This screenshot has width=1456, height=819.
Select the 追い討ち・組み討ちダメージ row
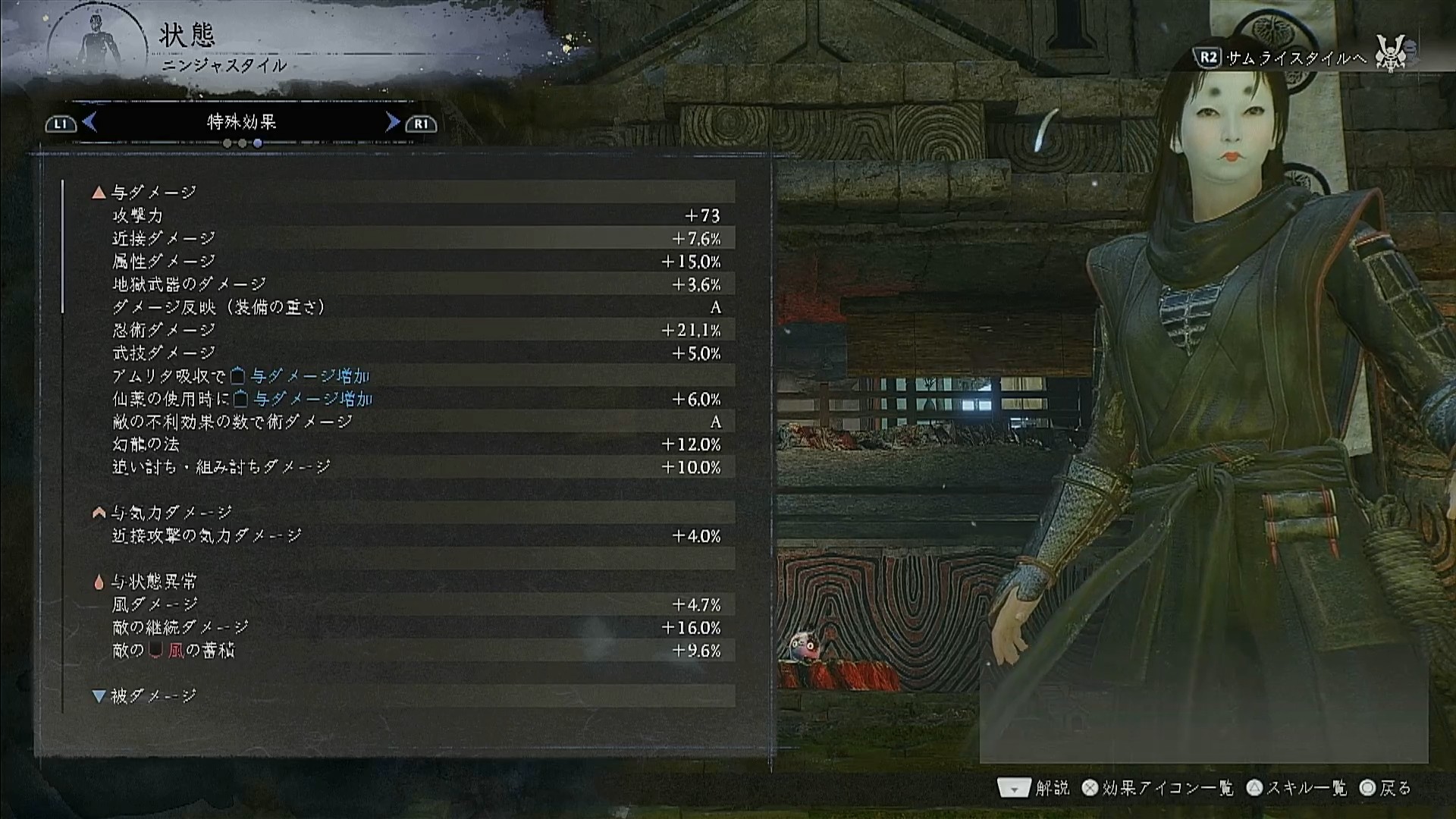[416, 467]
